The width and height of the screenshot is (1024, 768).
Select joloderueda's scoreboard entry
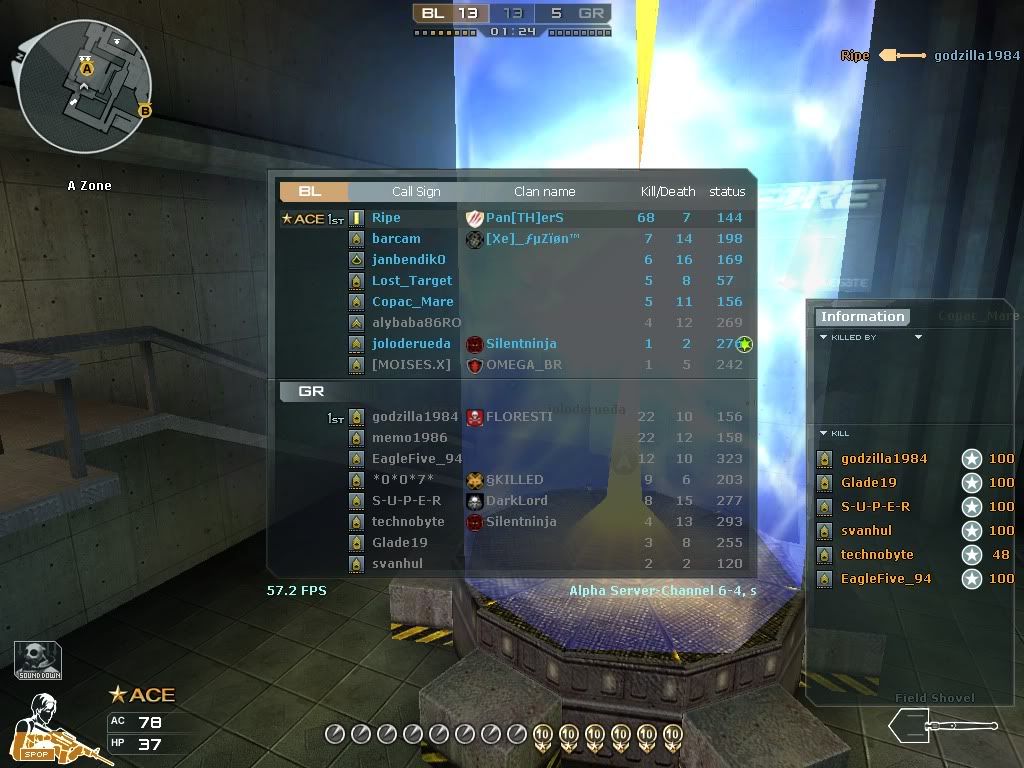411,344
